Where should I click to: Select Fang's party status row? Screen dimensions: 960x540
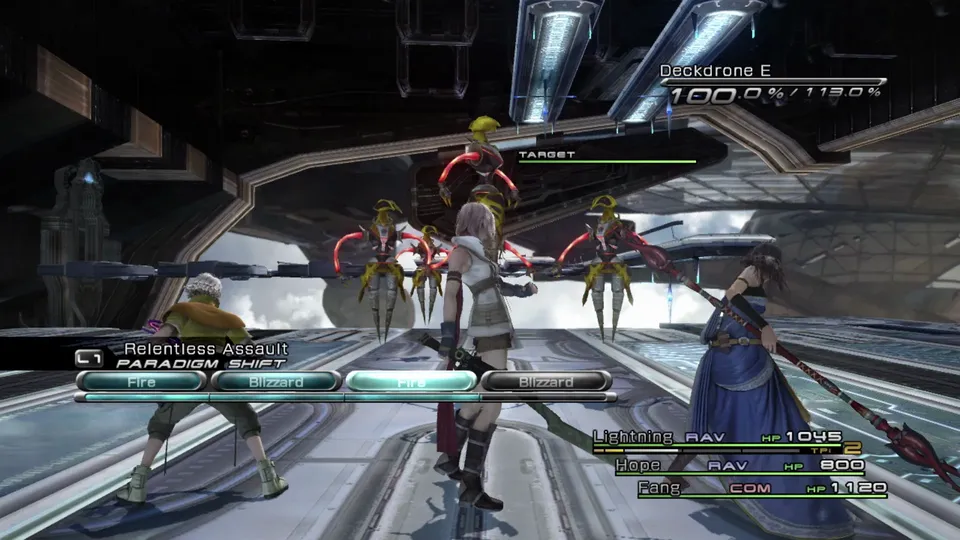coord(739,488)
